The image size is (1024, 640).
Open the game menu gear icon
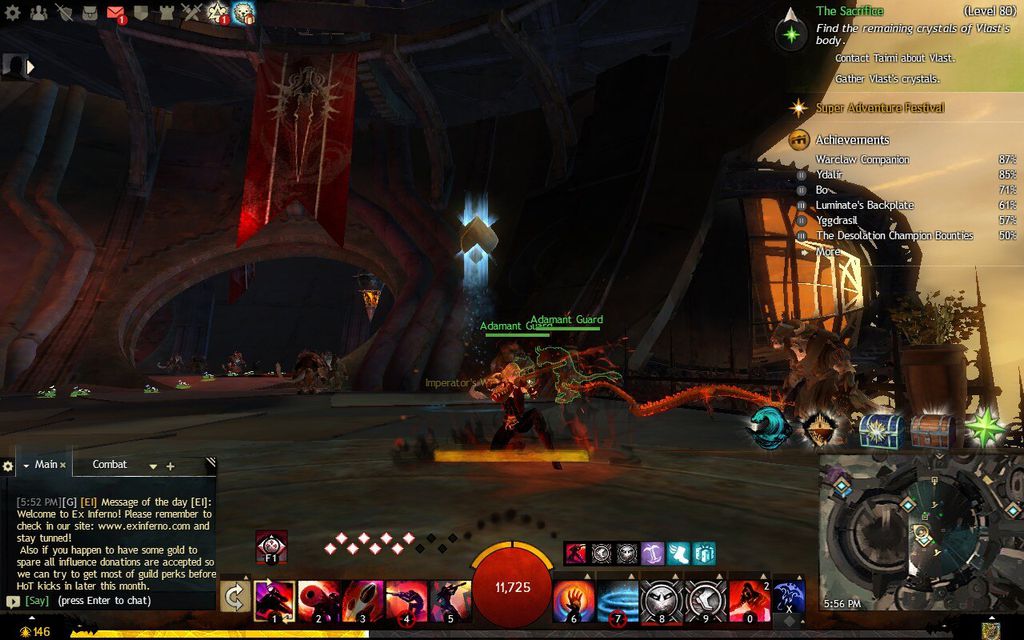[12, 13]
